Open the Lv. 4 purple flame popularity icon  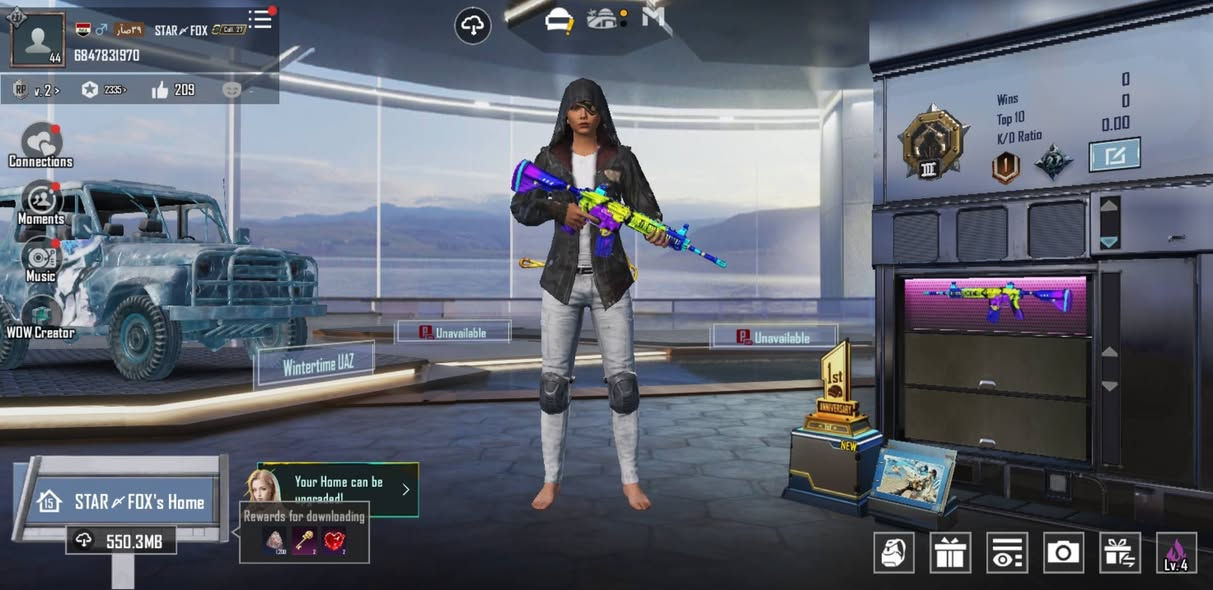pos(1176,552)
